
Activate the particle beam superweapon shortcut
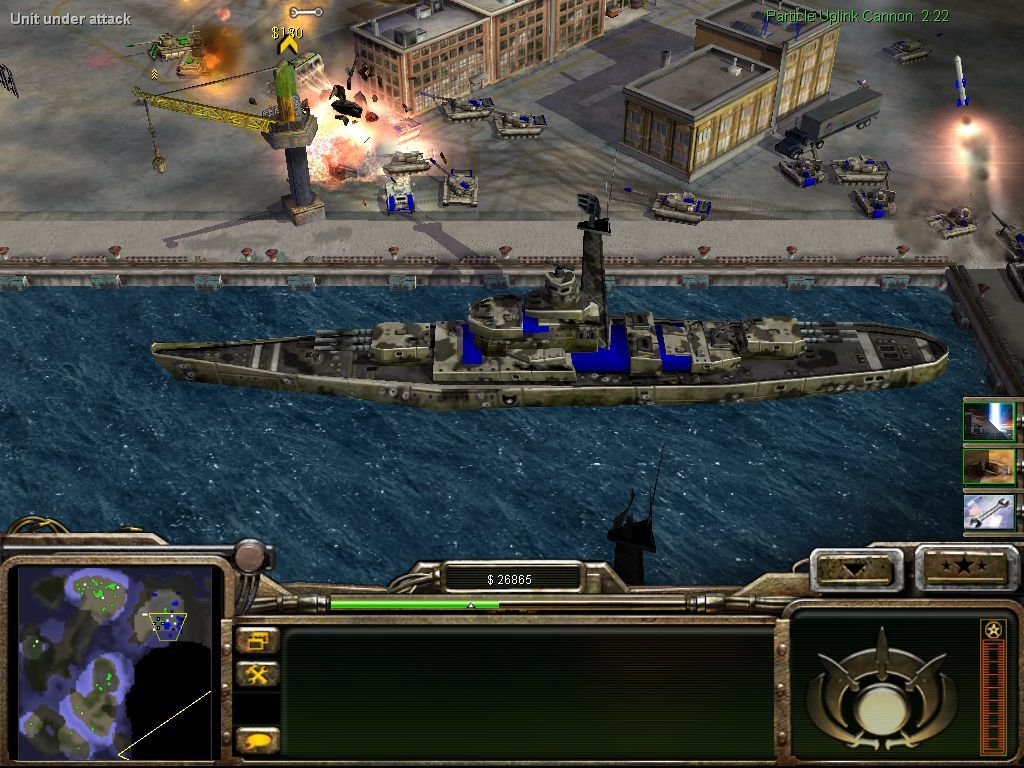(x=990, y=421)
